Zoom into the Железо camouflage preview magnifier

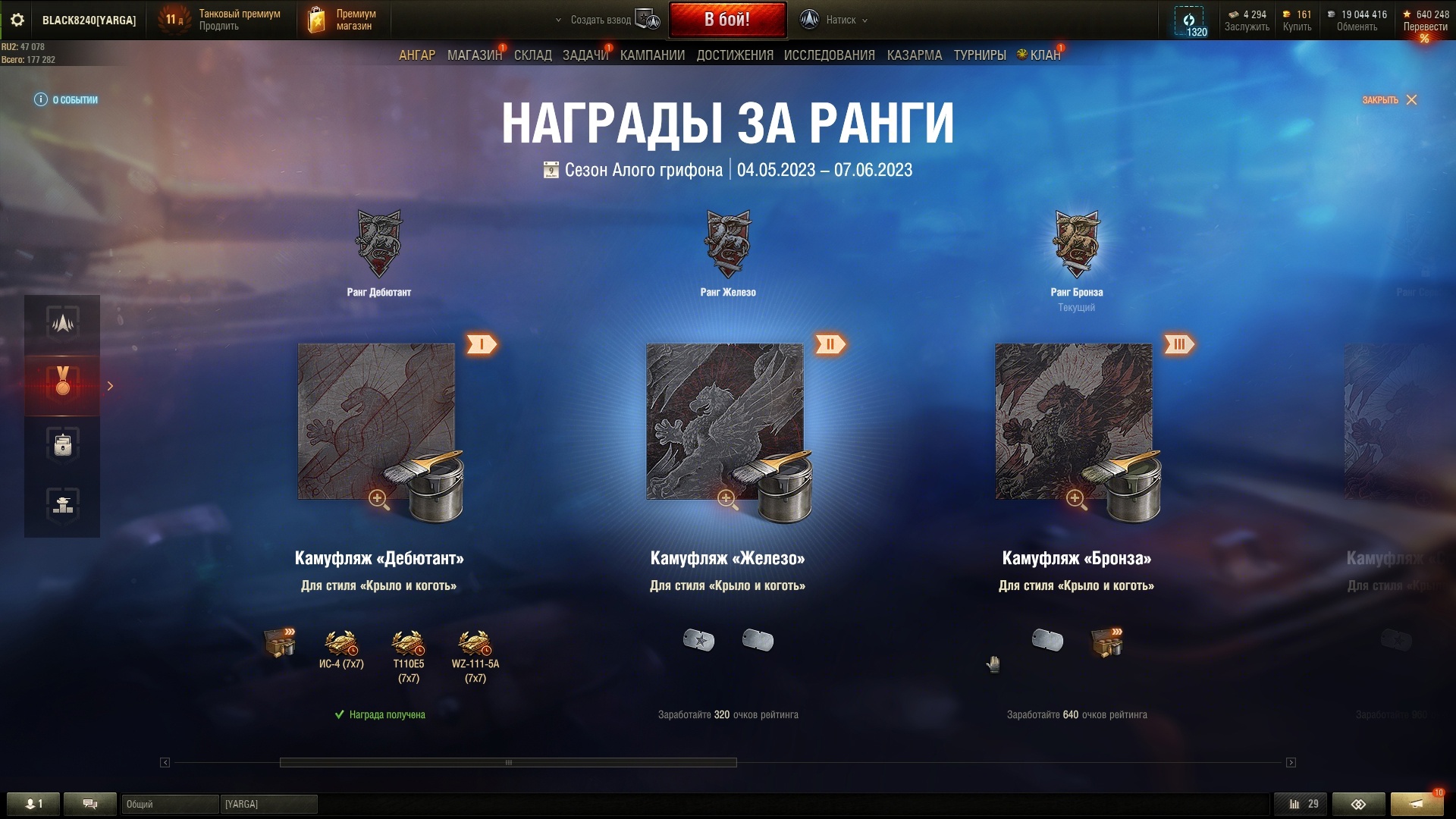tap(727, 498)
